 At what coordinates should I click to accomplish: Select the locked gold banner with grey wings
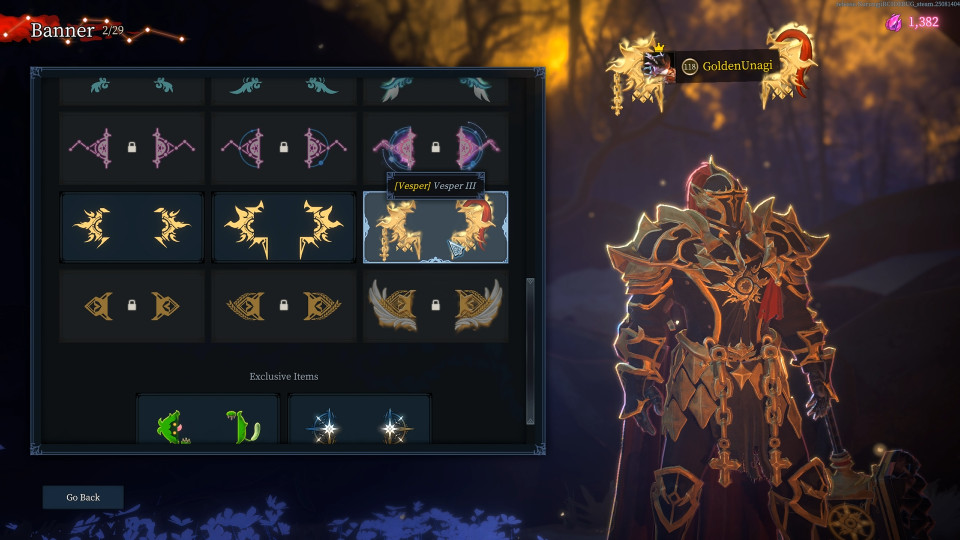(435, 306)
